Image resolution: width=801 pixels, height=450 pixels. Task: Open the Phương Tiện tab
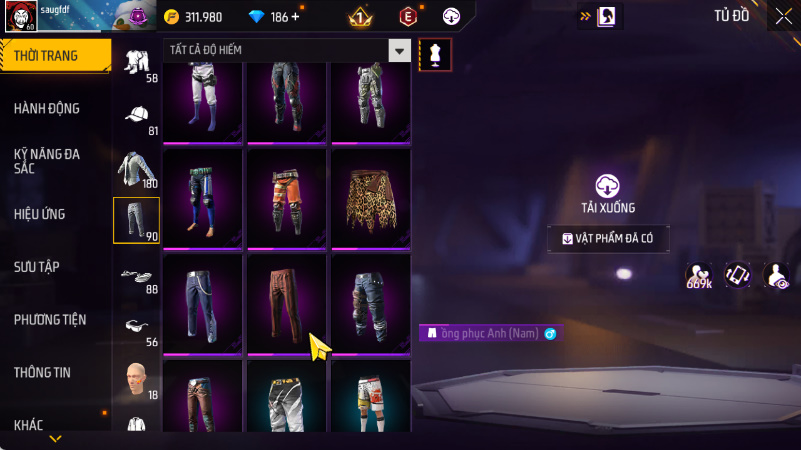50,320
